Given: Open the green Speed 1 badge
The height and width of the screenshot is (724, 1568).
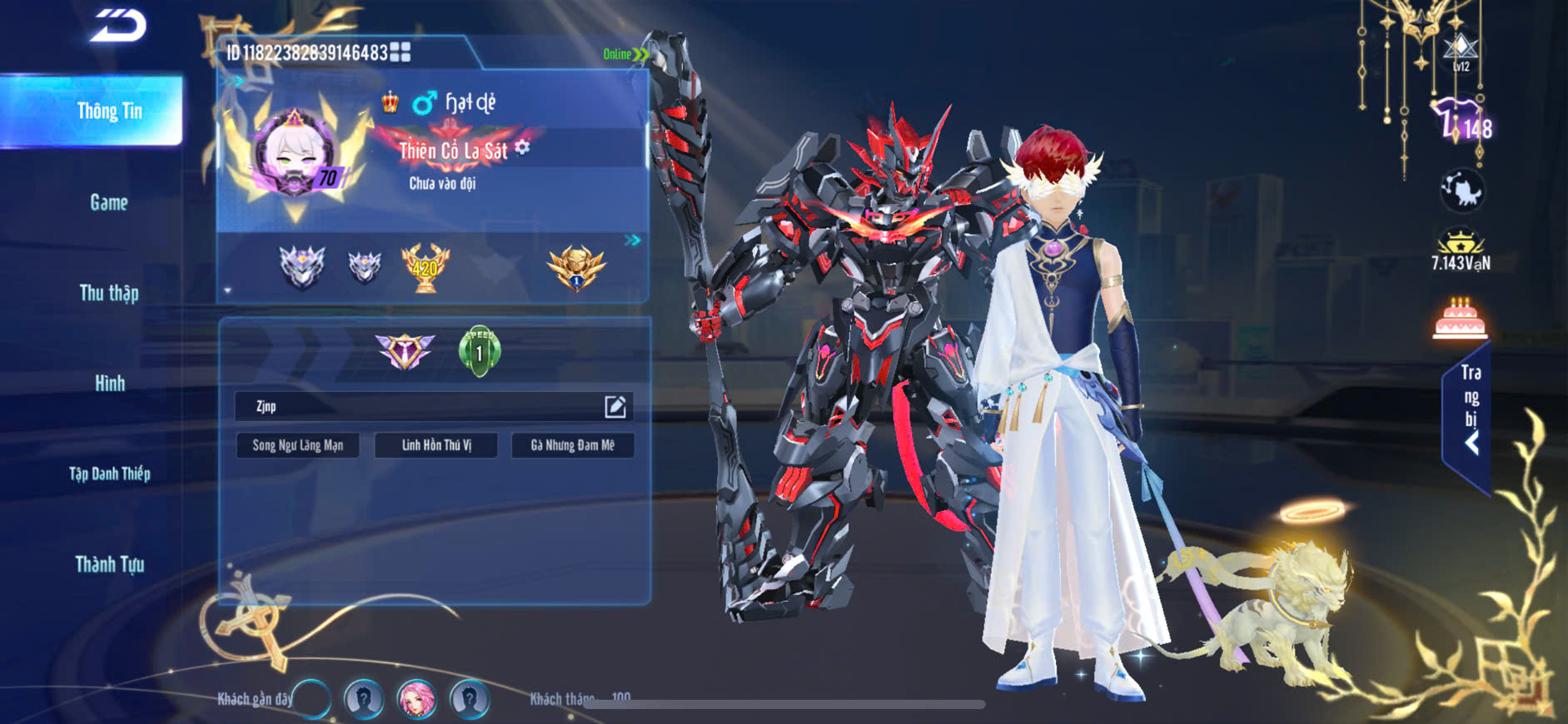Looking at the screenshot, I should [x=479, y=351].
